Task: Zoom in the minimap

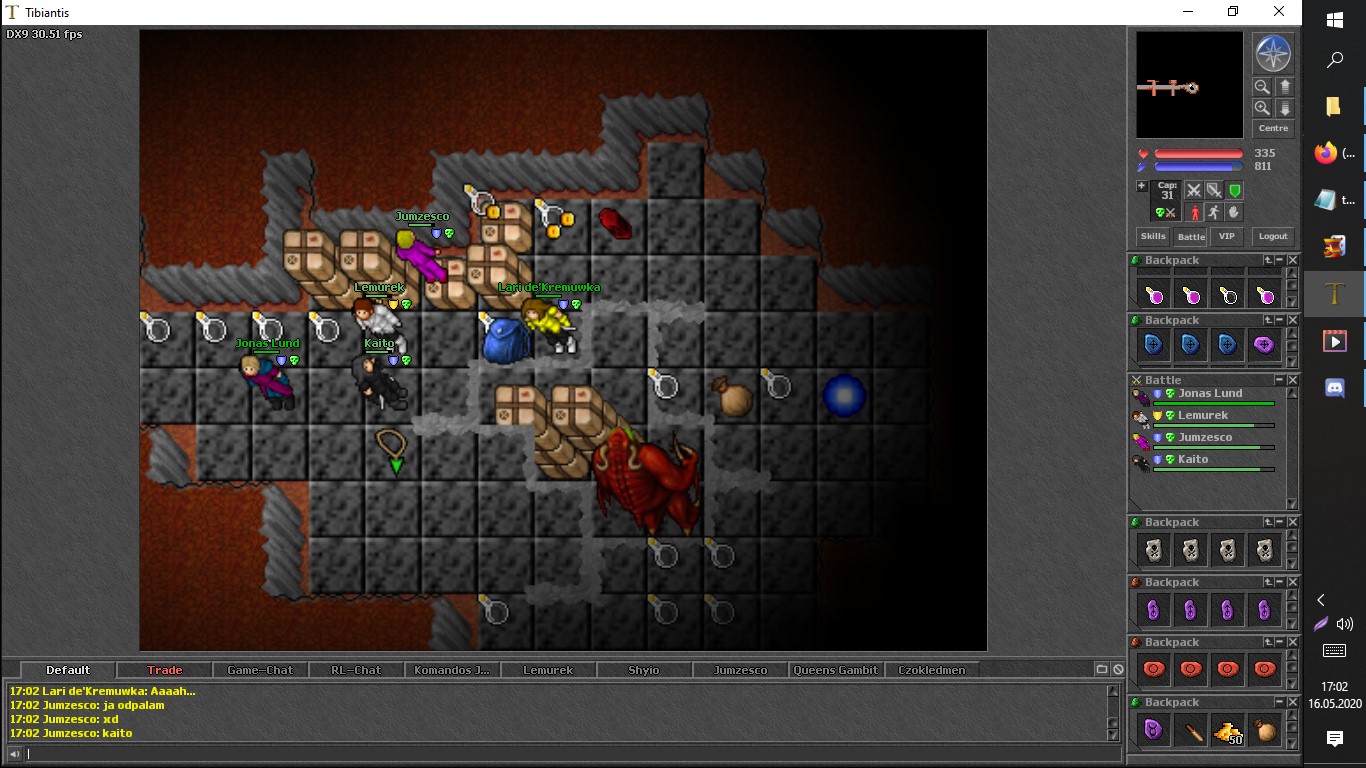Action: (1262, 108)
